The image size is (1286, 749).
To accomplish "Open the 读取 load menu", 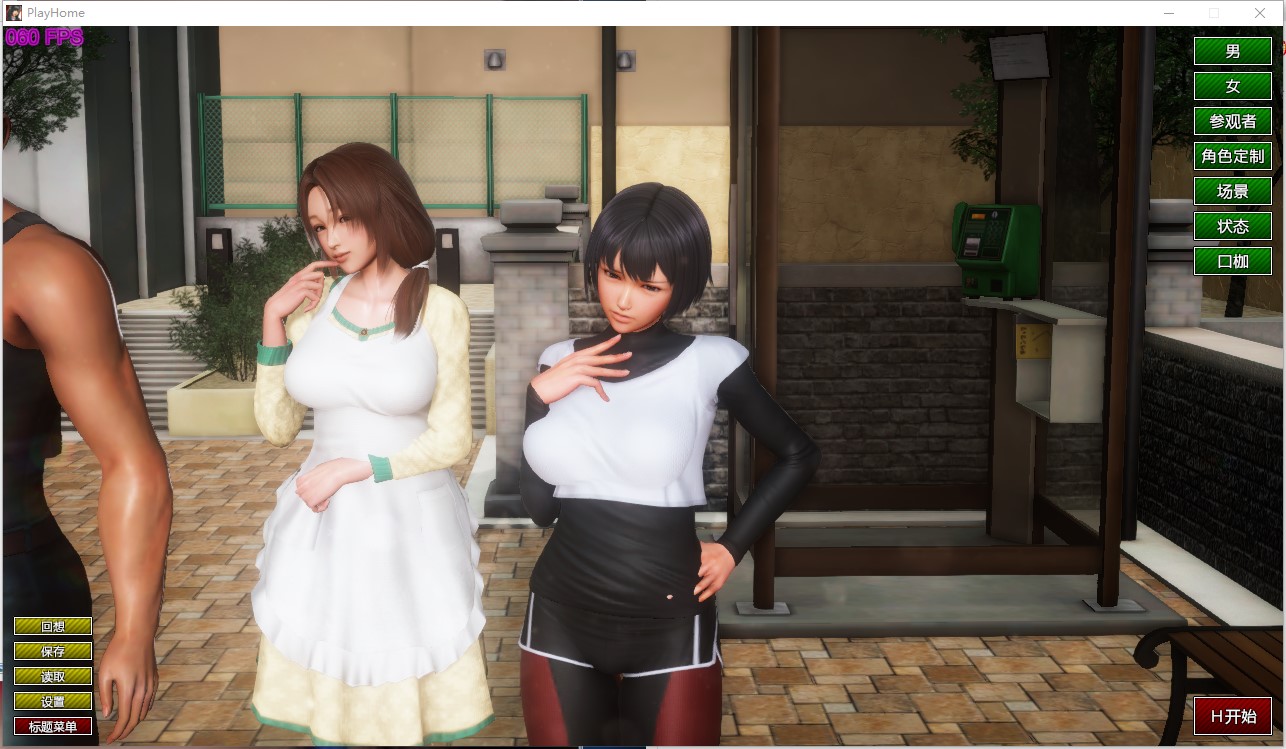I will [x=53, y=676].
